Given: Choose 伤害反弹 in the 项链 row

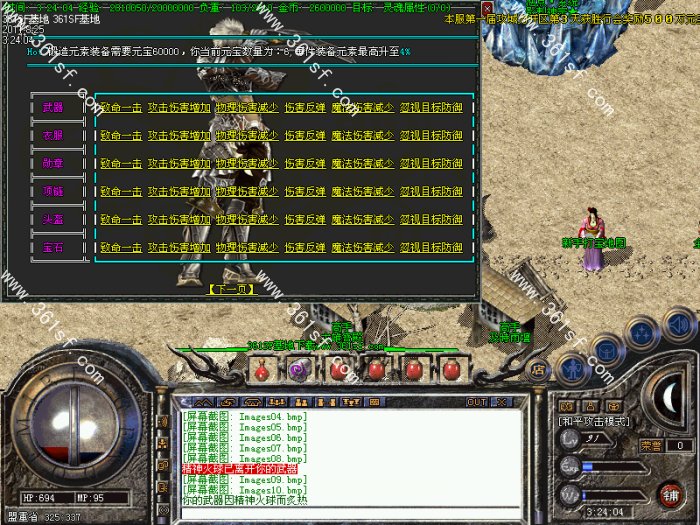Looking at the screenshot, I should (x=305, y=191).
